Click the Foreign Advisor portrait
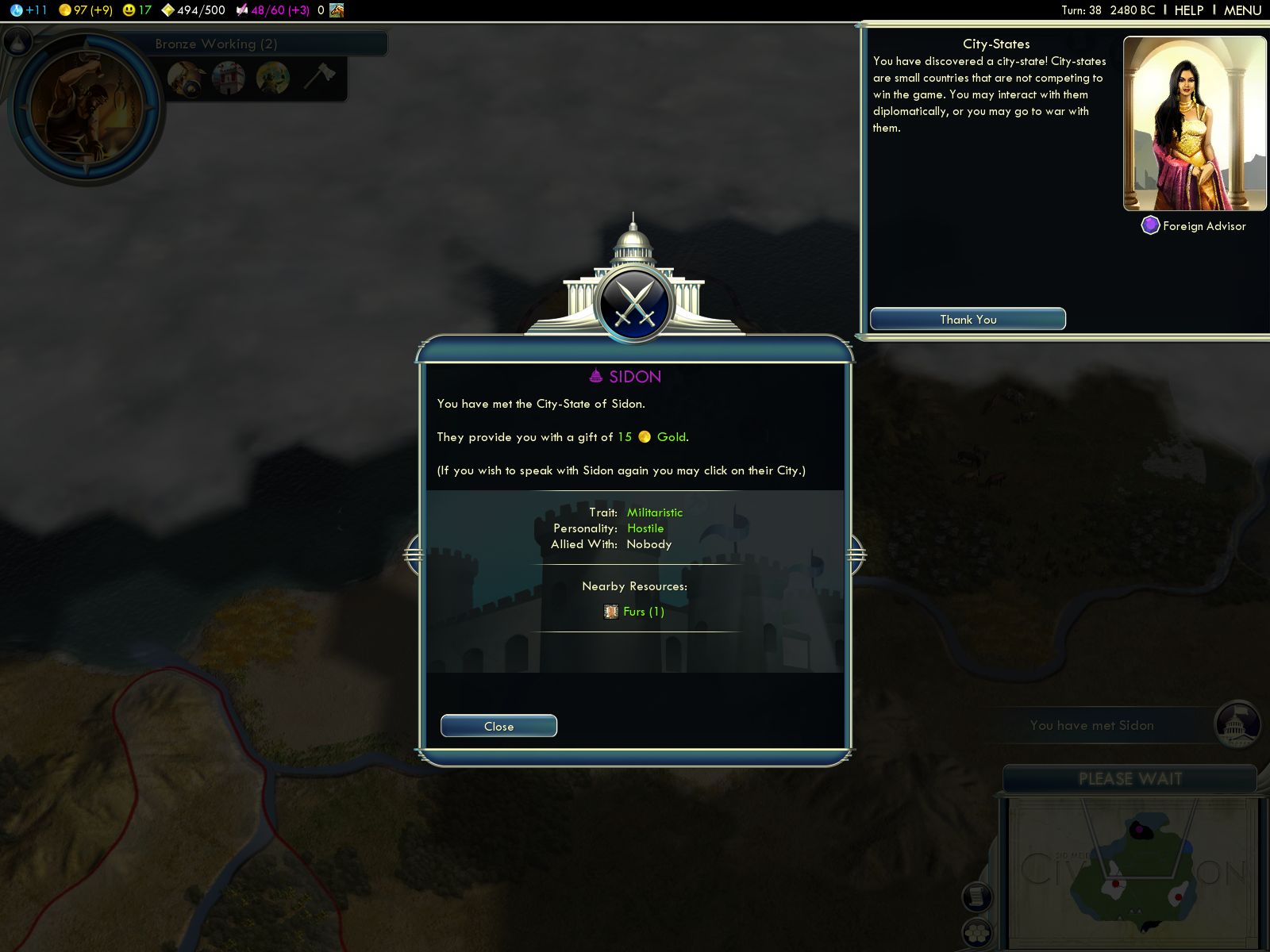This screenshot has height=952, width=1270. click(1195, 123)
